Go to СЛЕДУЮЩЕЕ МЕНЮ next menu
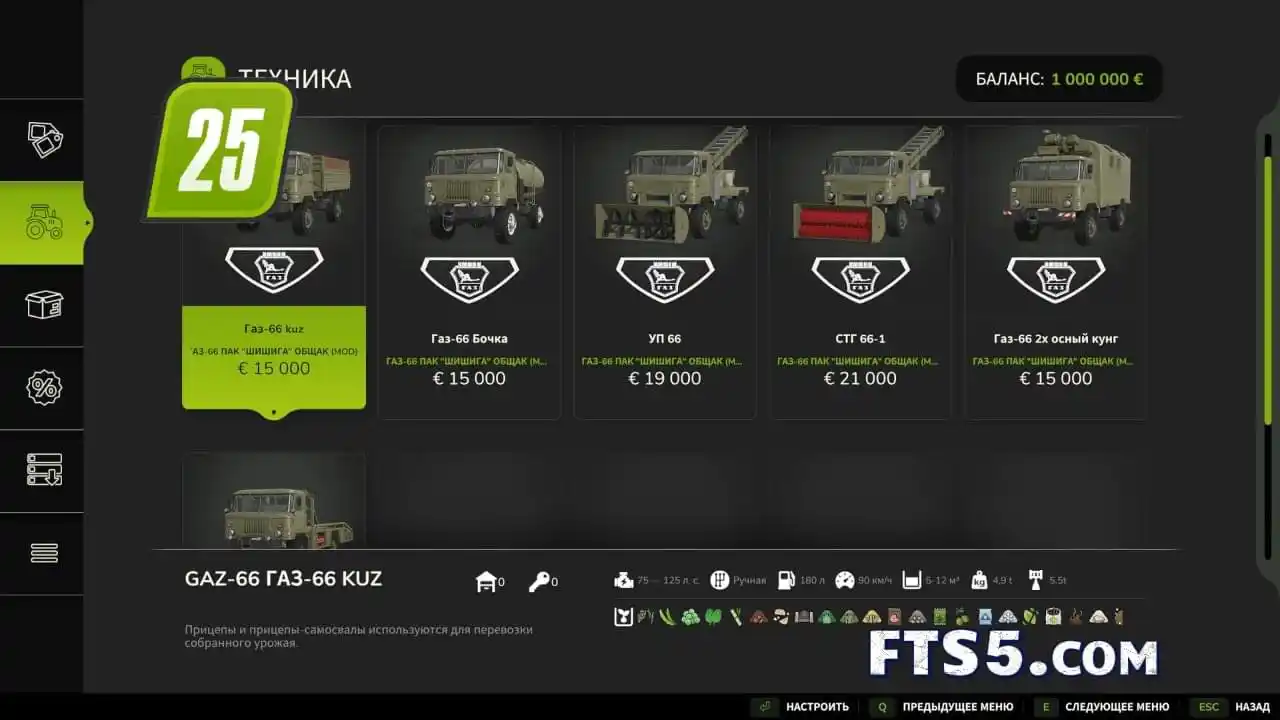The width and height of the screenshot is (1280, 720). coord(1103,707)
